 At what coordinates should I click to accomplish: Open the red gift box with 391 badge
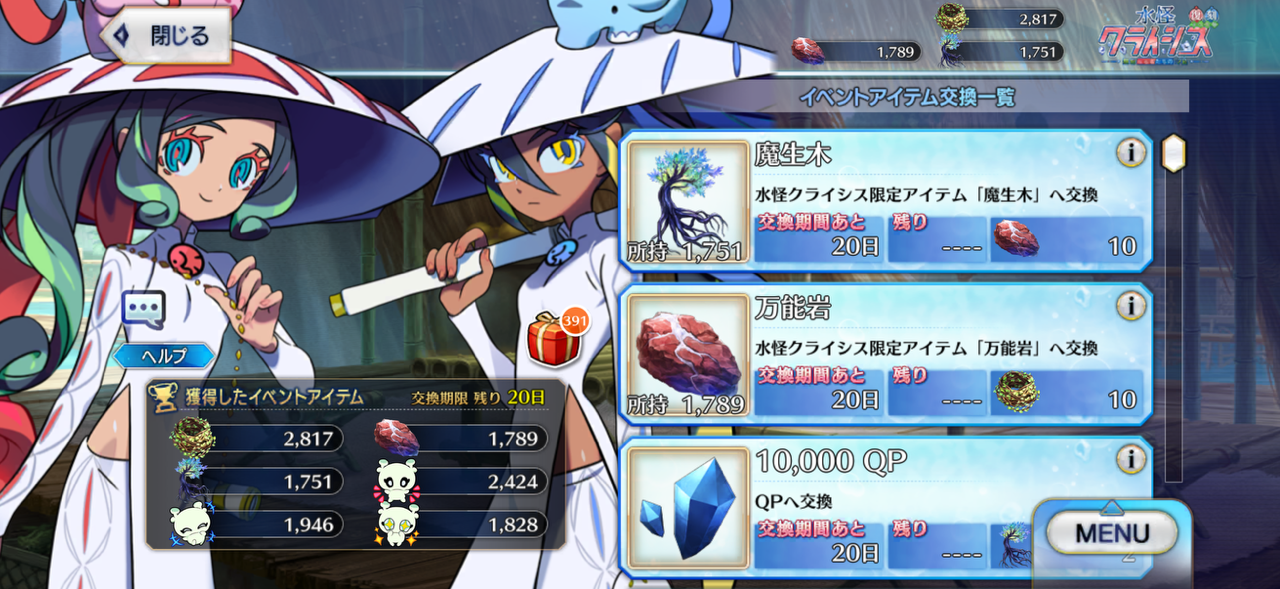551,339
